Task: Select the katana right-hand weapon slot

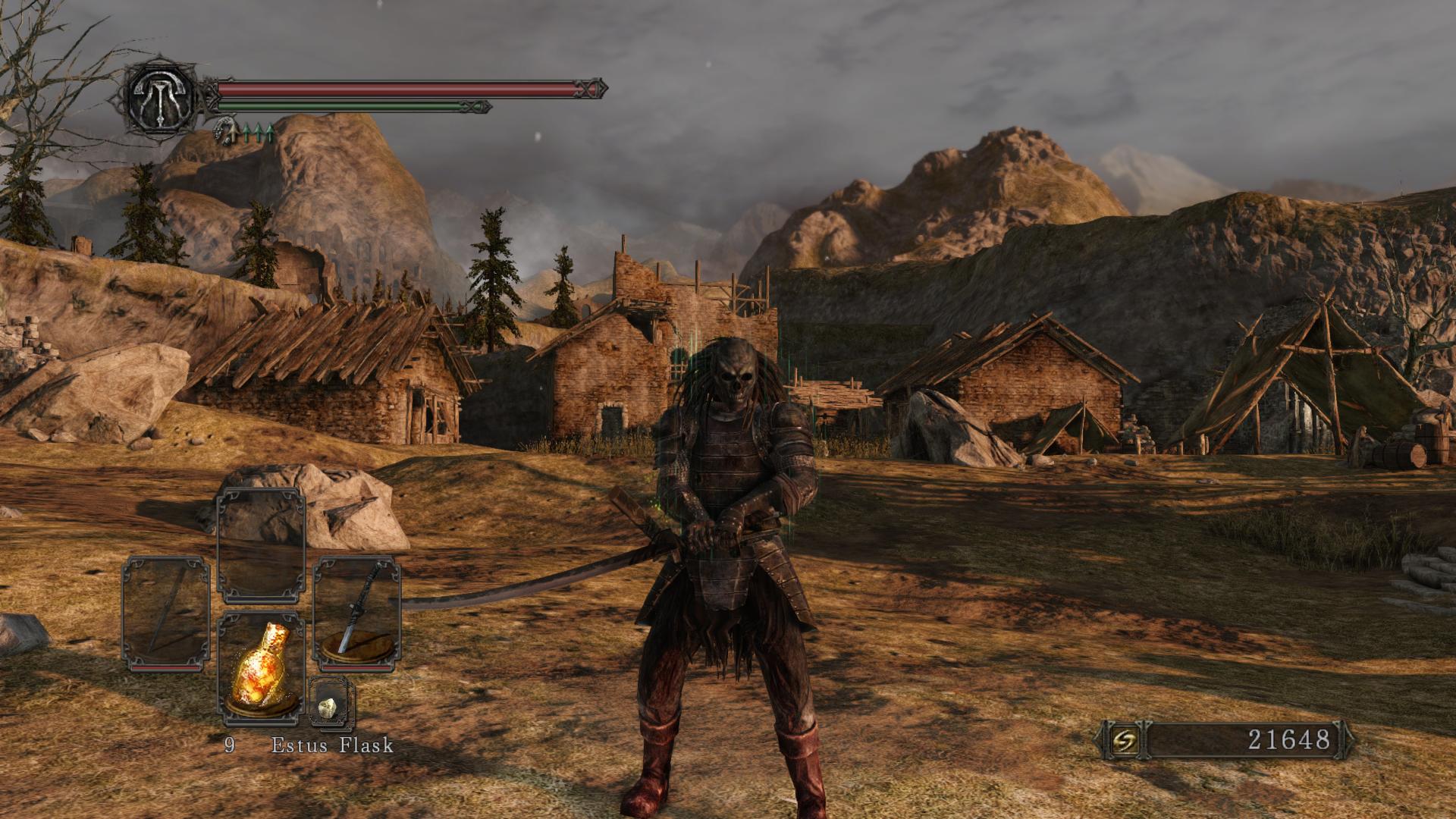Action: click(357, 613)
